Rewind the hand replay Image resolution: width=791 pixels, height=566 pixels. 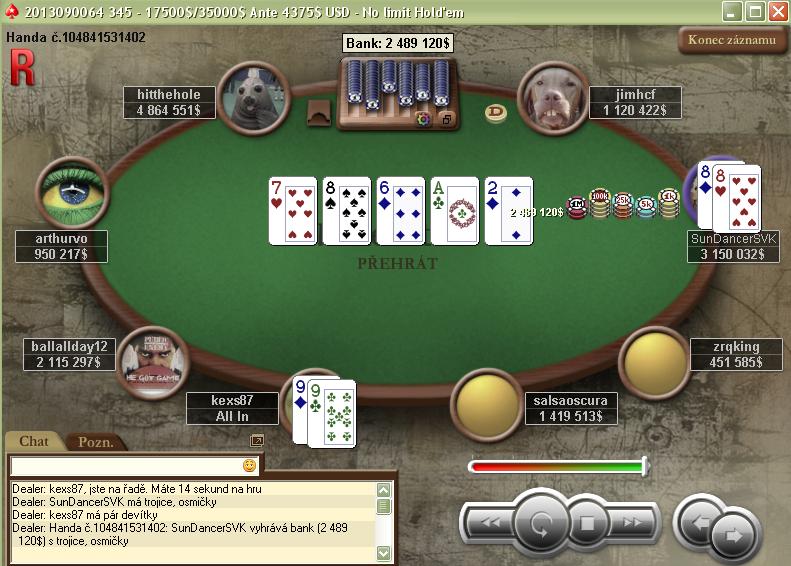point(490,522)
